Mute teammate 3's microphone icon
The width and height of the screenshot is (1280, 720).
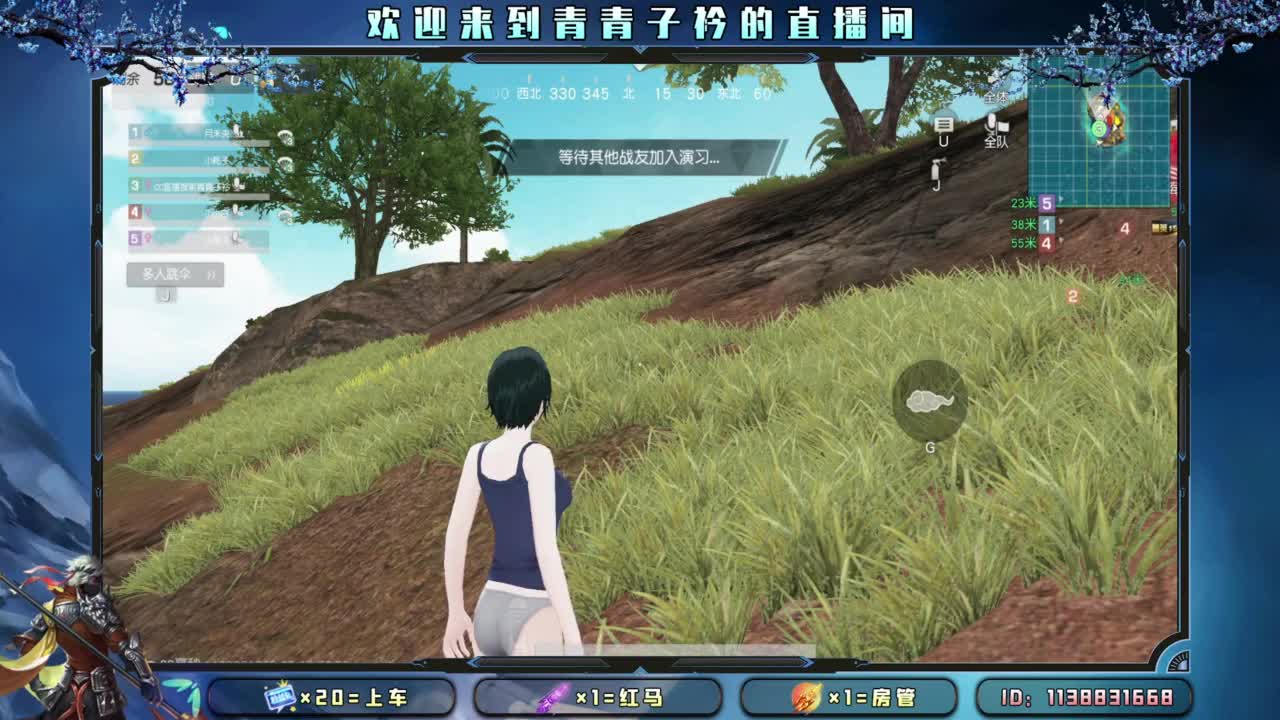point(236,185)
